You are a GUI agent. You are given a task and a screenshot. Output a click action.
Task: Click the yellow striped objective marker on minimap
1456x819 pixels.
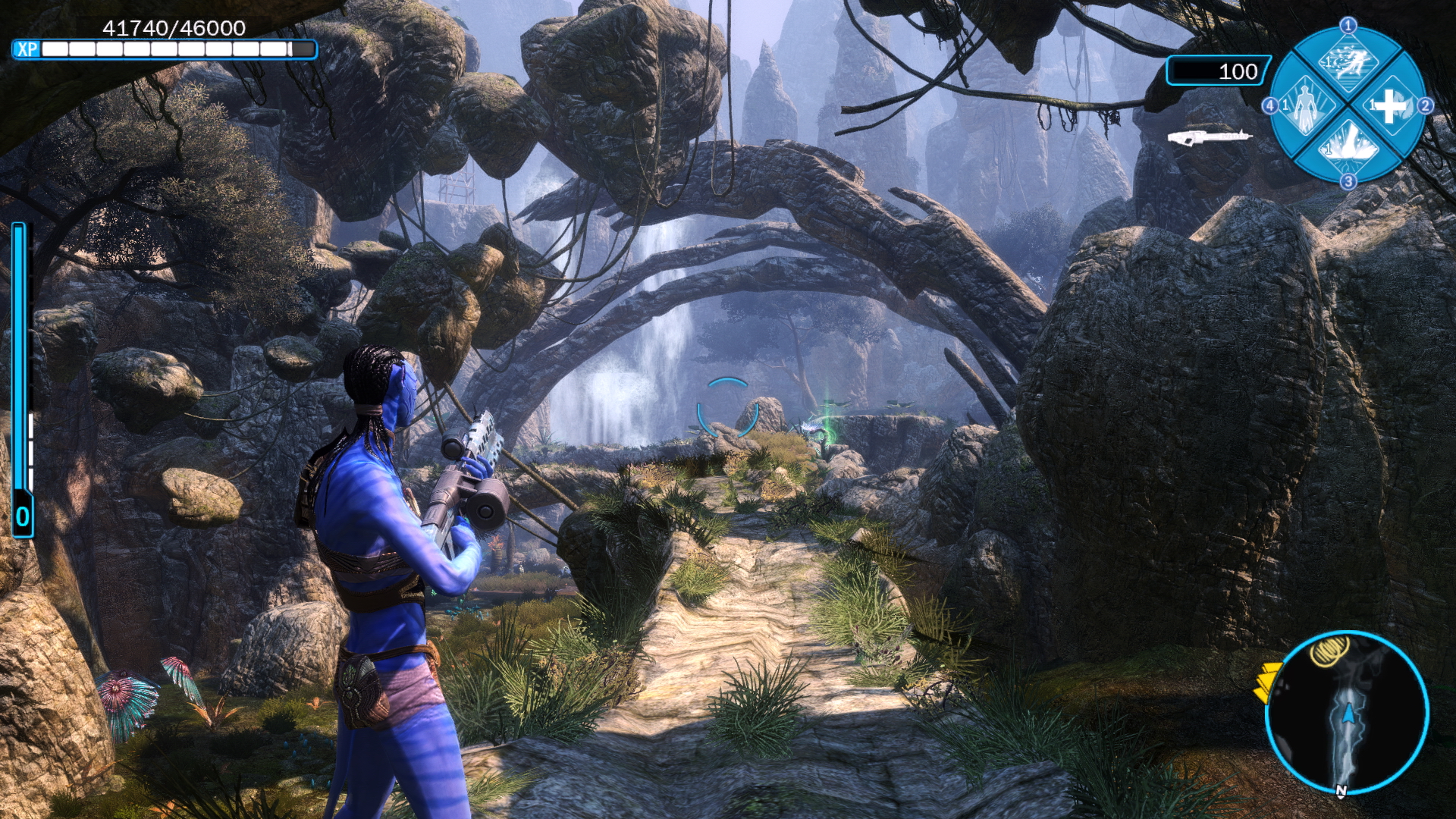(x=1329, y=651)
